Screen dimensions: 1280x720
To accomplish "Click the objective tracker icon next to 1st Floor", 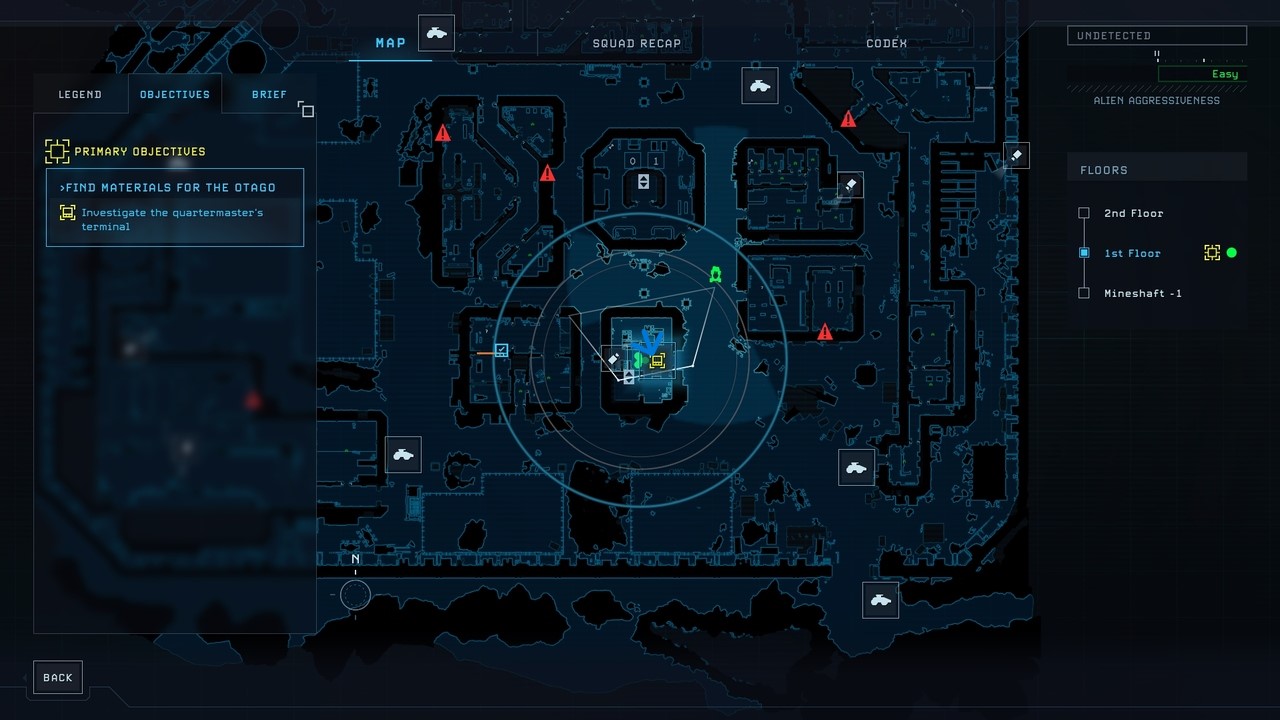I will click(x=1212, y=253).
